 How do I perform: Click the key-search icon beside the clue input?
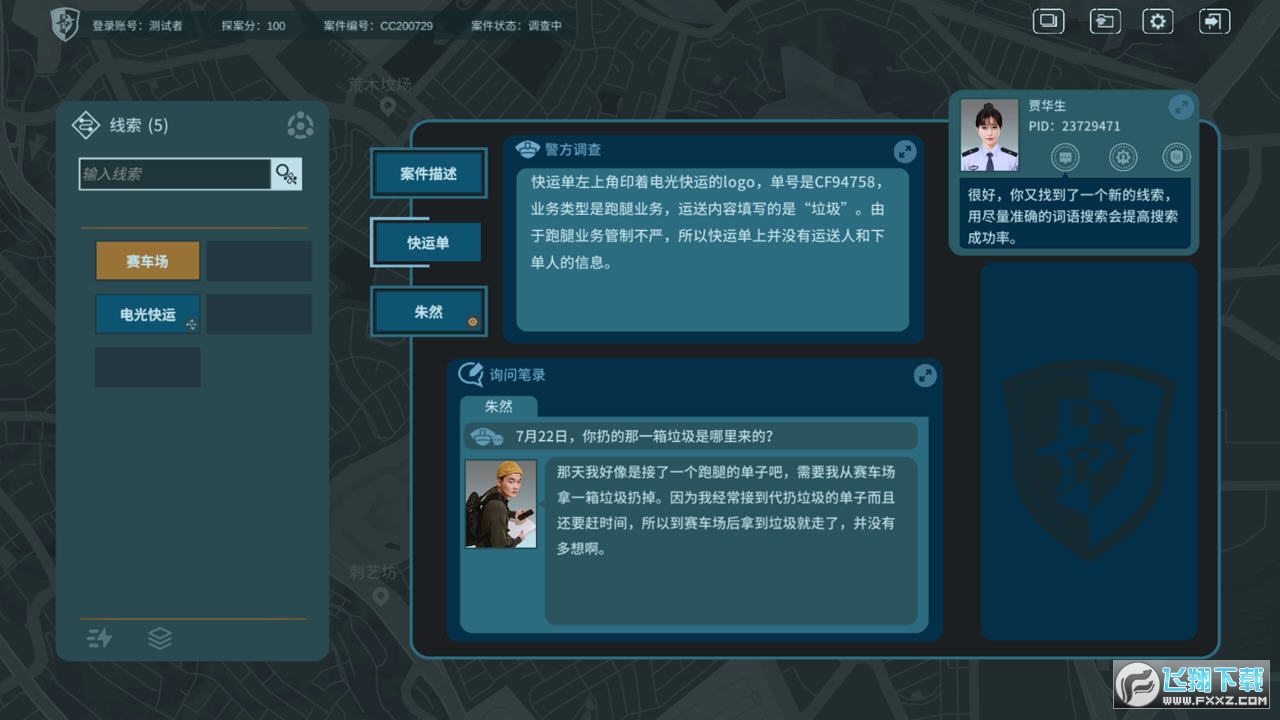coord(286,173)
